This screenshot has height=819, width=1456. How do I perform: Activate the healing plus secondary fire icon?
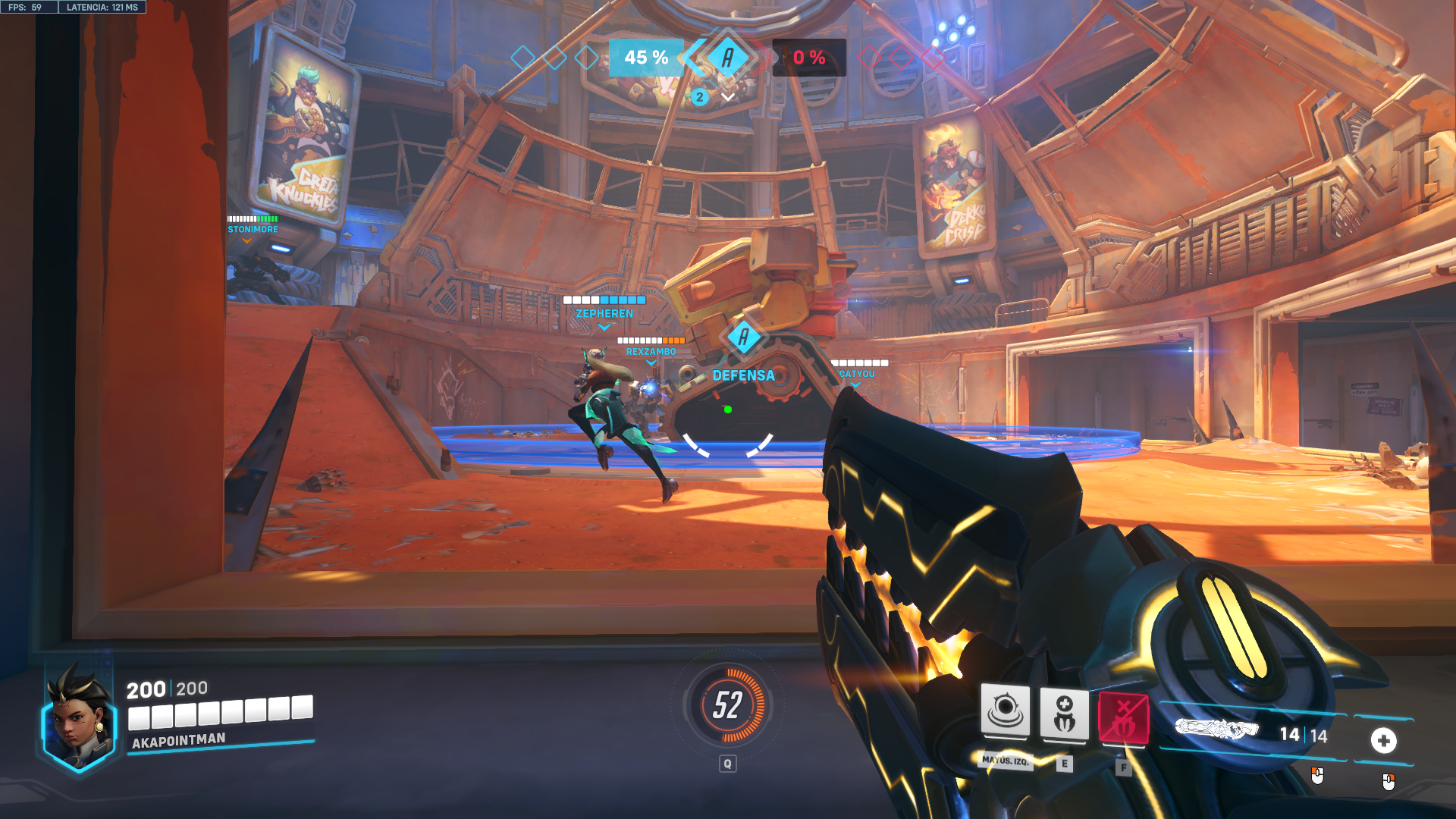pos(1383,740)
